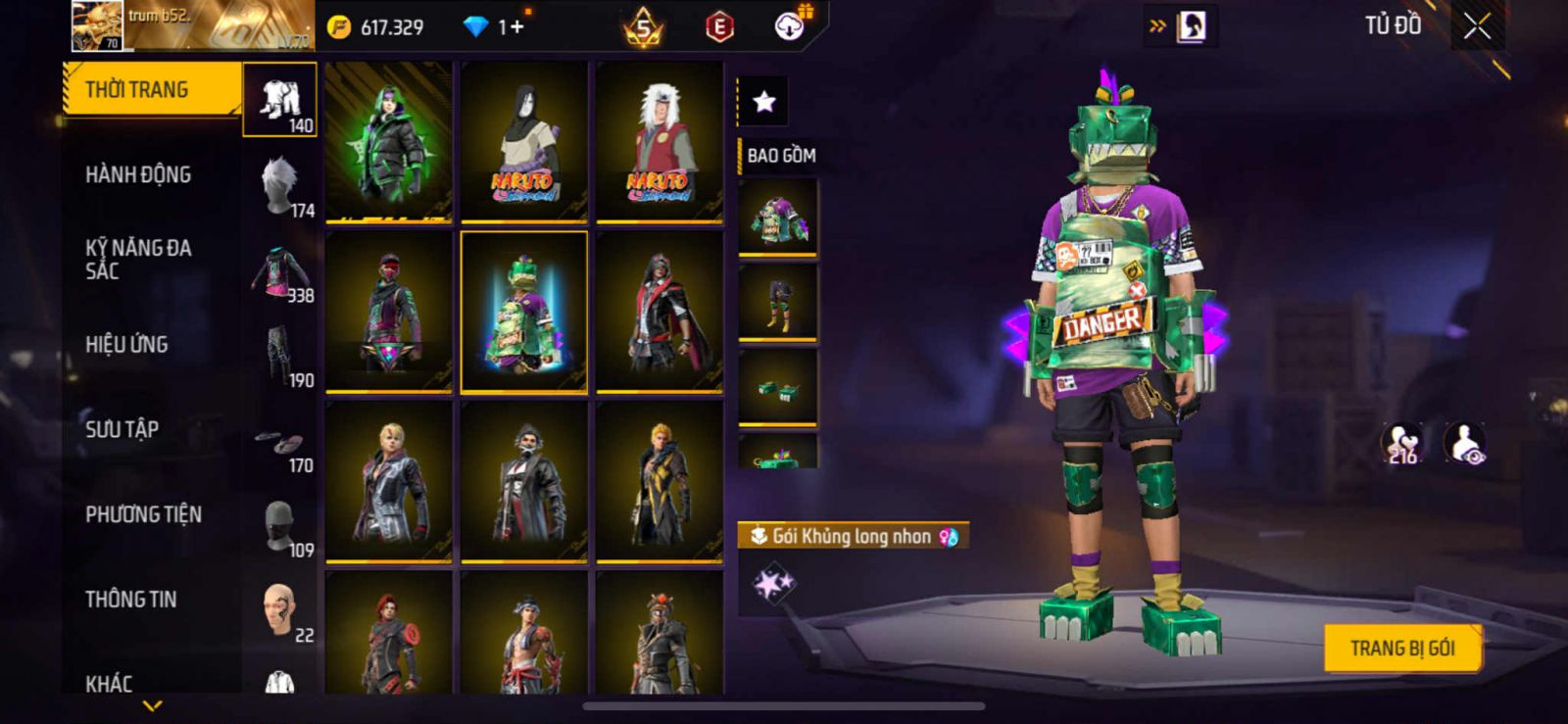
Task: Add diamonds with the plus button
Action: point(516,26)
